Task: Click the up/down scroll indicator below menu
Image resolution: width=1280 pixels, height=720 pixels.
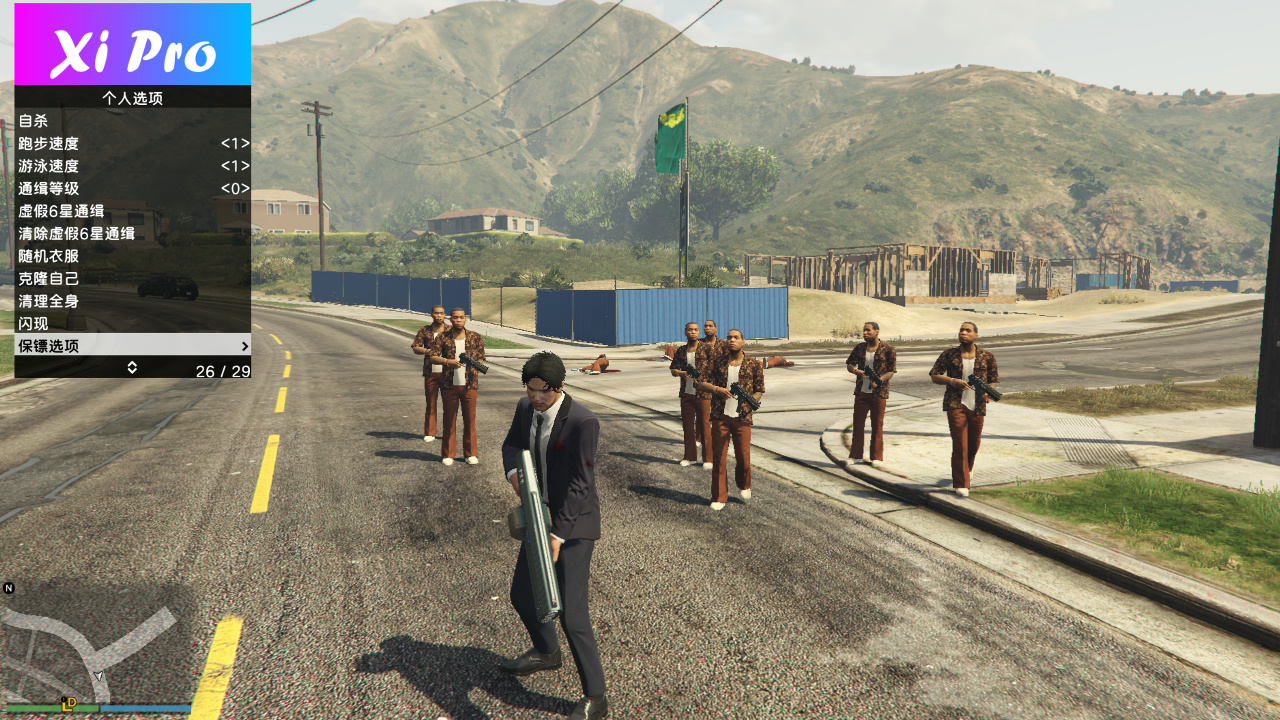Action: tap(130, 367)
